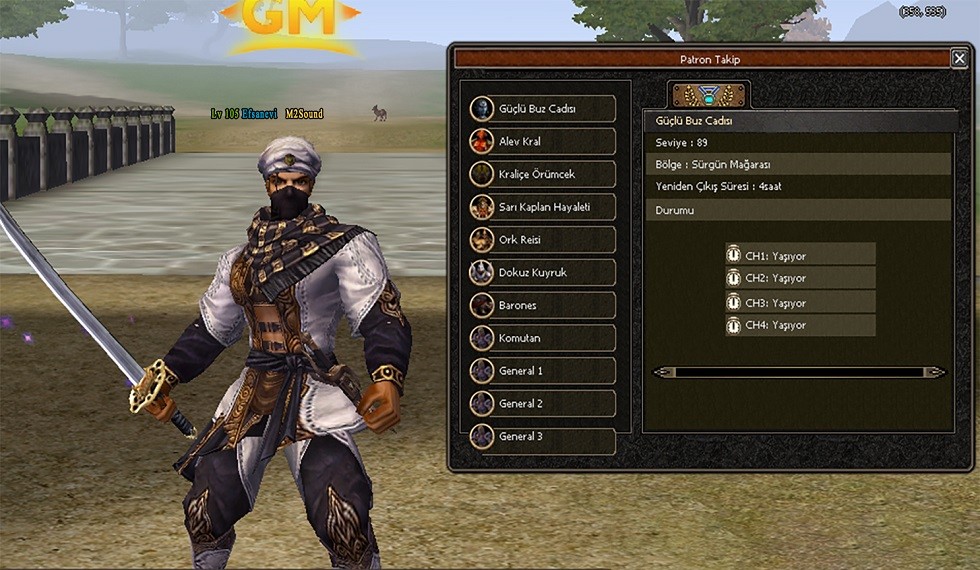
Task: Click the CH4: Yaşıyor channel row
Action: (x=800, y=325)
